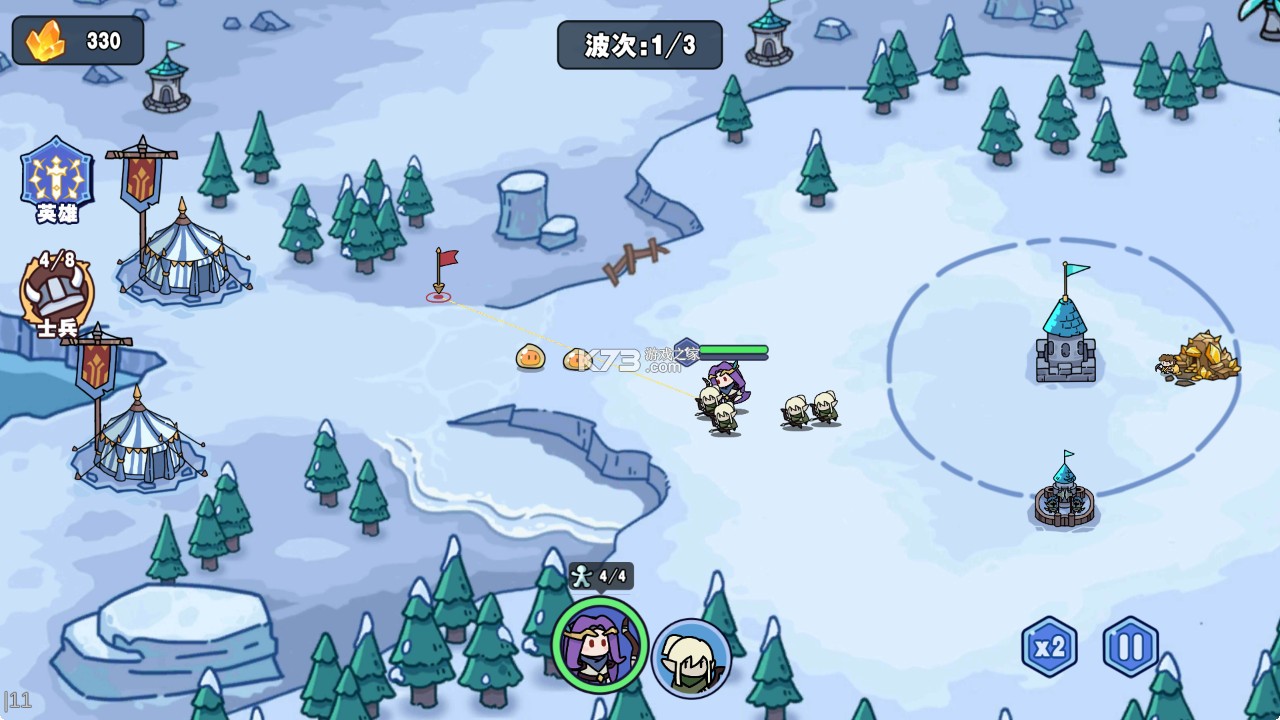
Task: Click the gold crystal currency icon
Action: tap(42, 40)
